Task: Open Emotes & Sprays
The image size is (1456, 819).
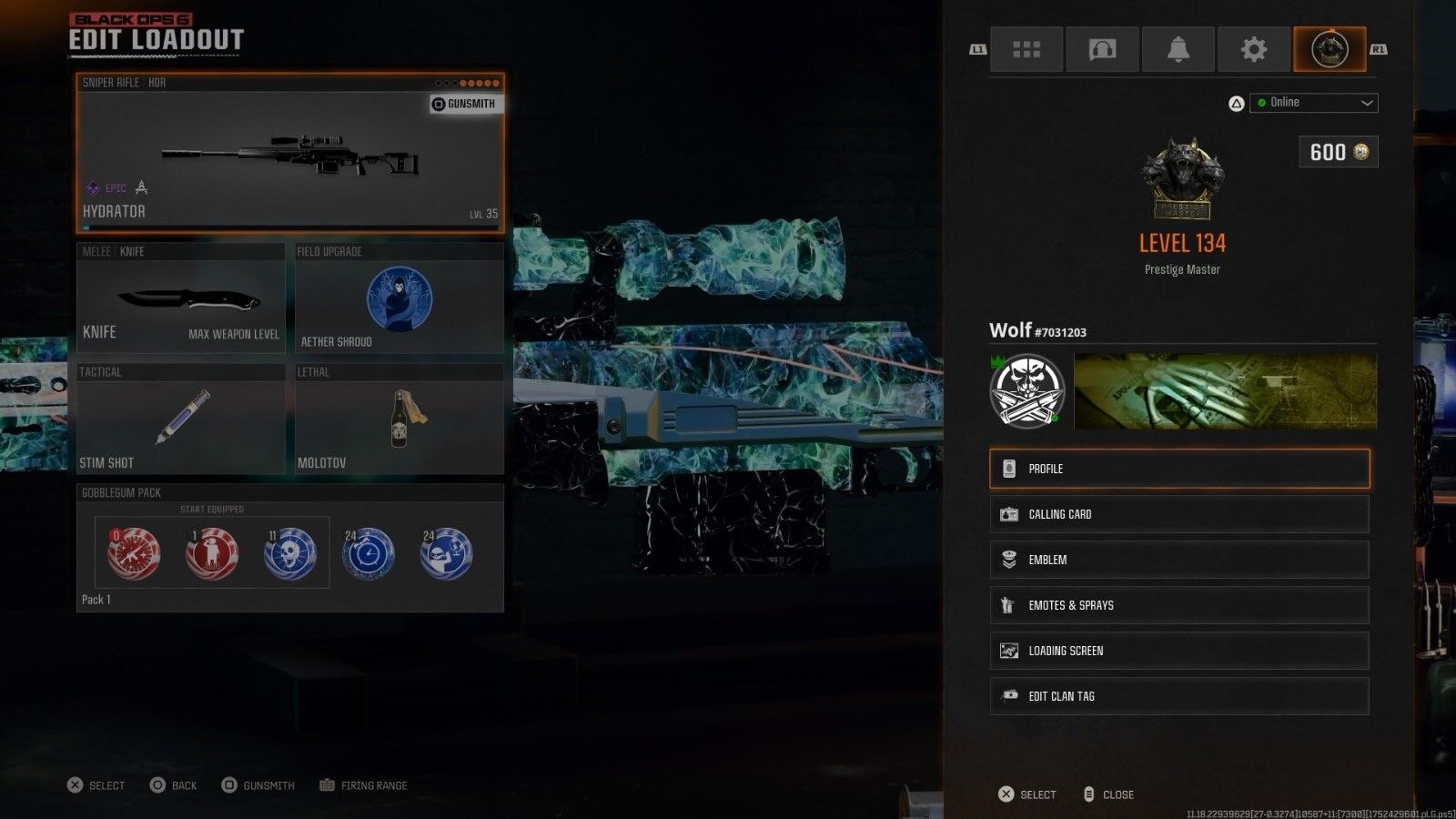Action: coord(1178,605)
